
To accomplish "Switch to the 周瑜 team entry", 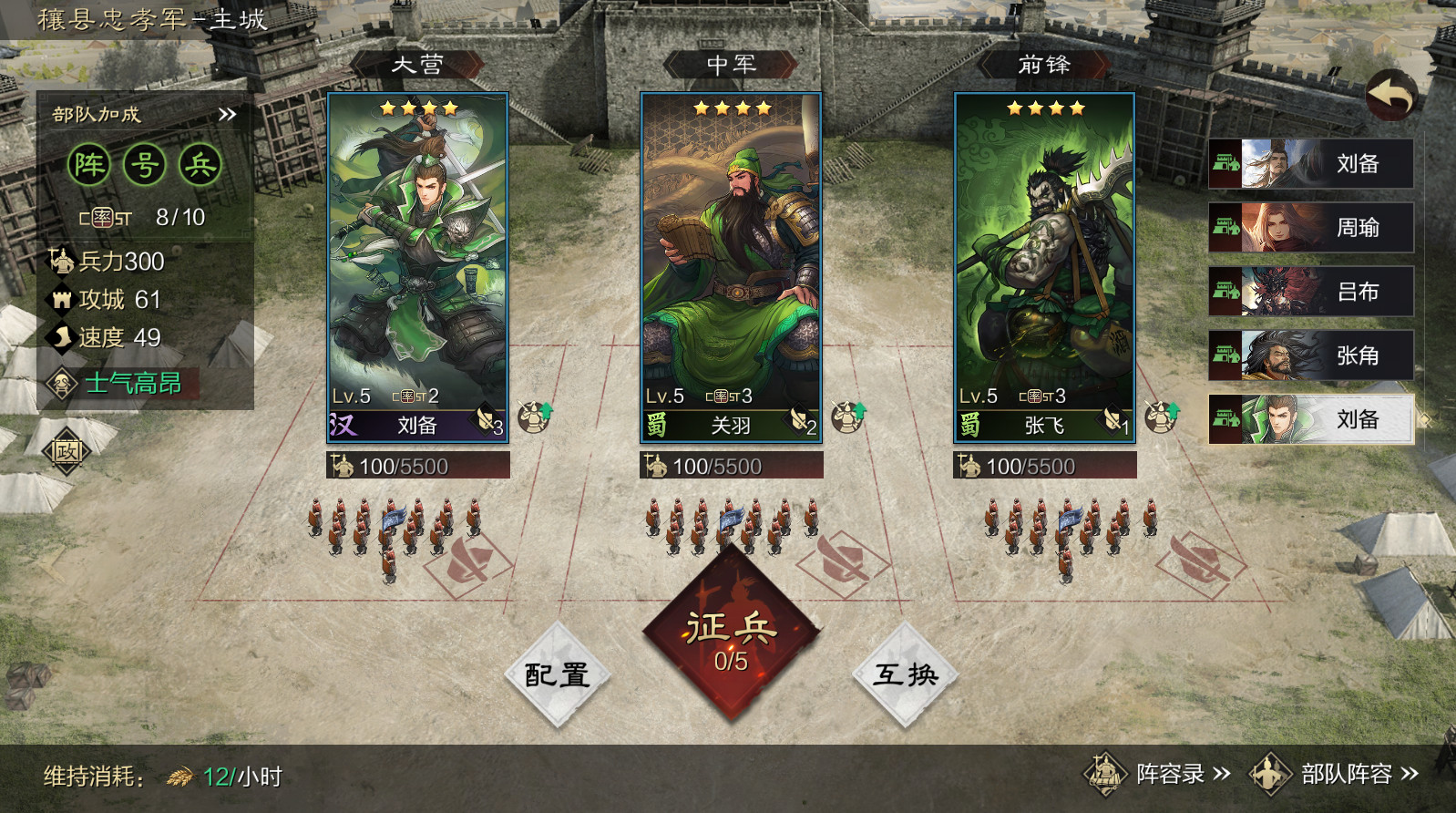I will 1310,228.
